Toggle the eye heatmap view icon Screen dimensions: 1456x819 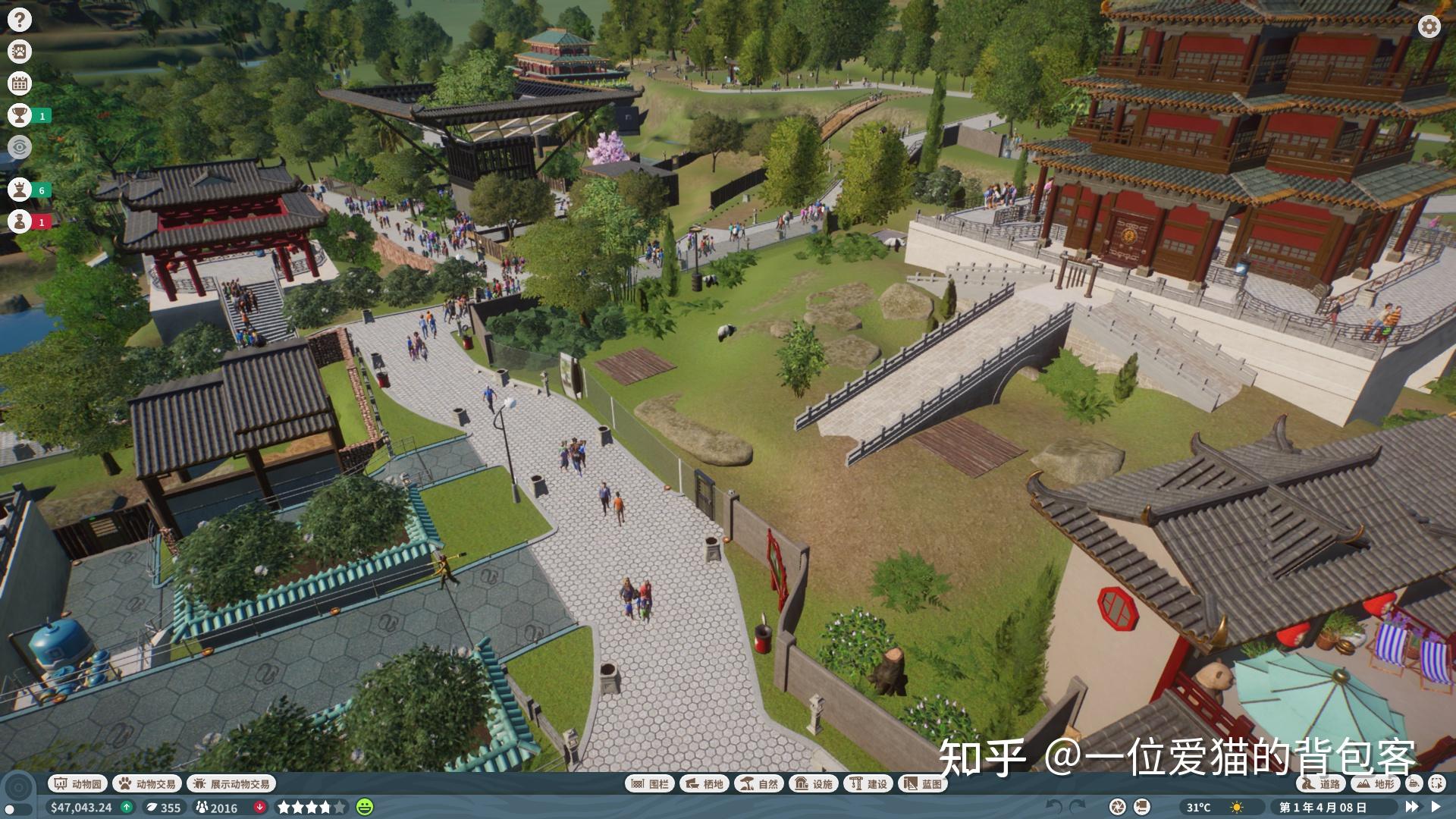click(x=20, y=146)
